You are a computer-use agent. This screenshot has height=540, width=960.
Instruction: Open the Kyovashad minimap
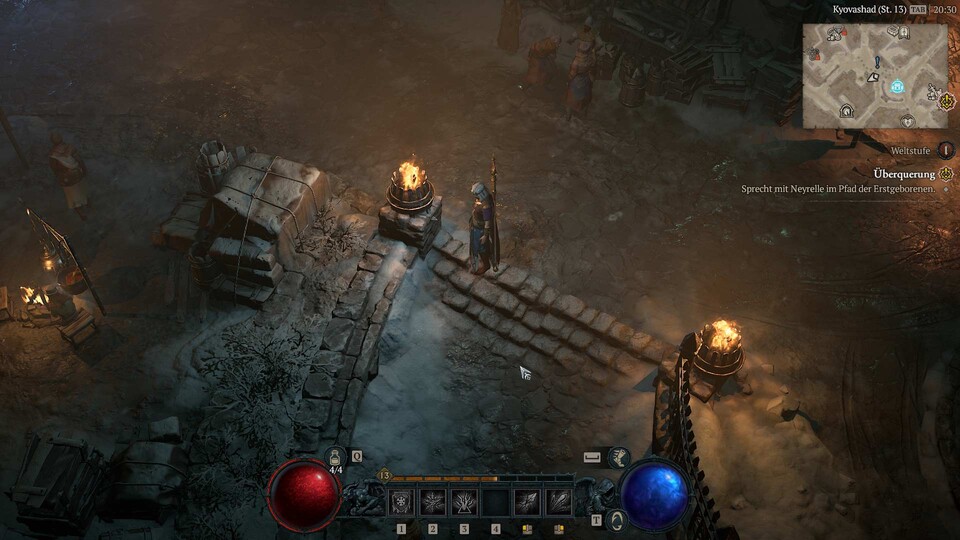pyautogui.click(x=875, y=76)
